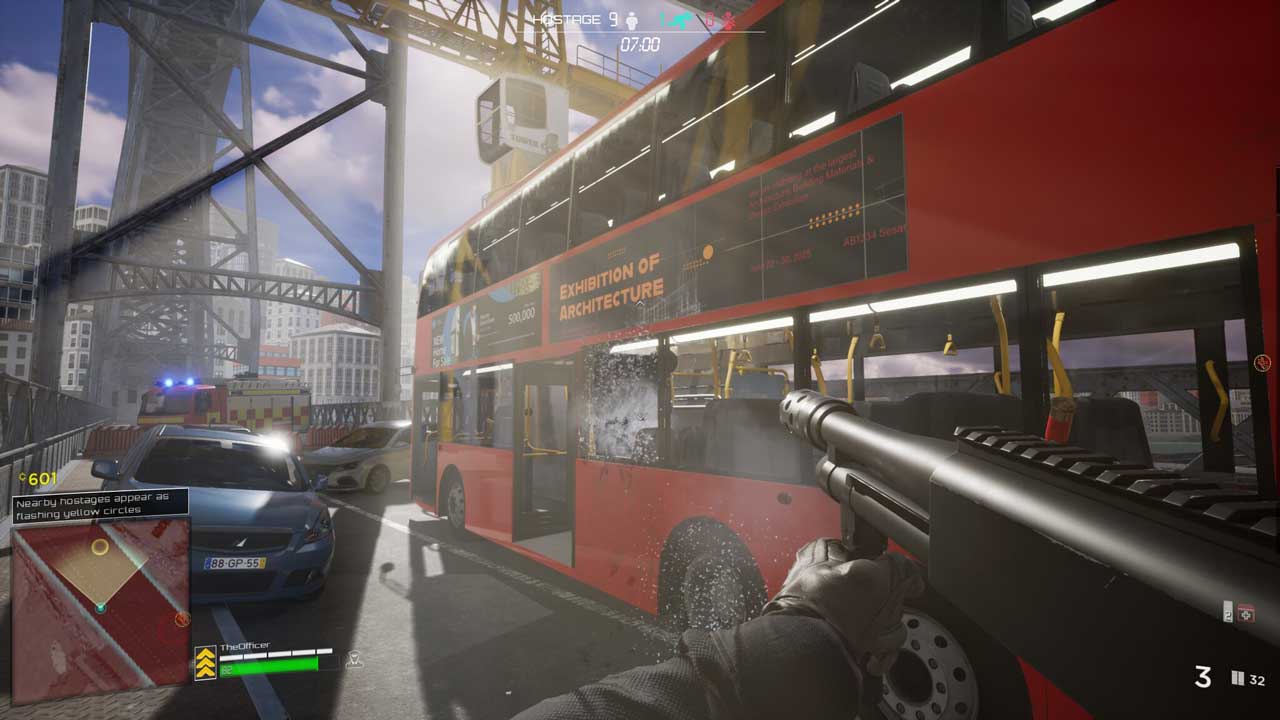The image size is (1280, 720).
Task: Select the teal player marker on minimap
Action: click(100, 607)
